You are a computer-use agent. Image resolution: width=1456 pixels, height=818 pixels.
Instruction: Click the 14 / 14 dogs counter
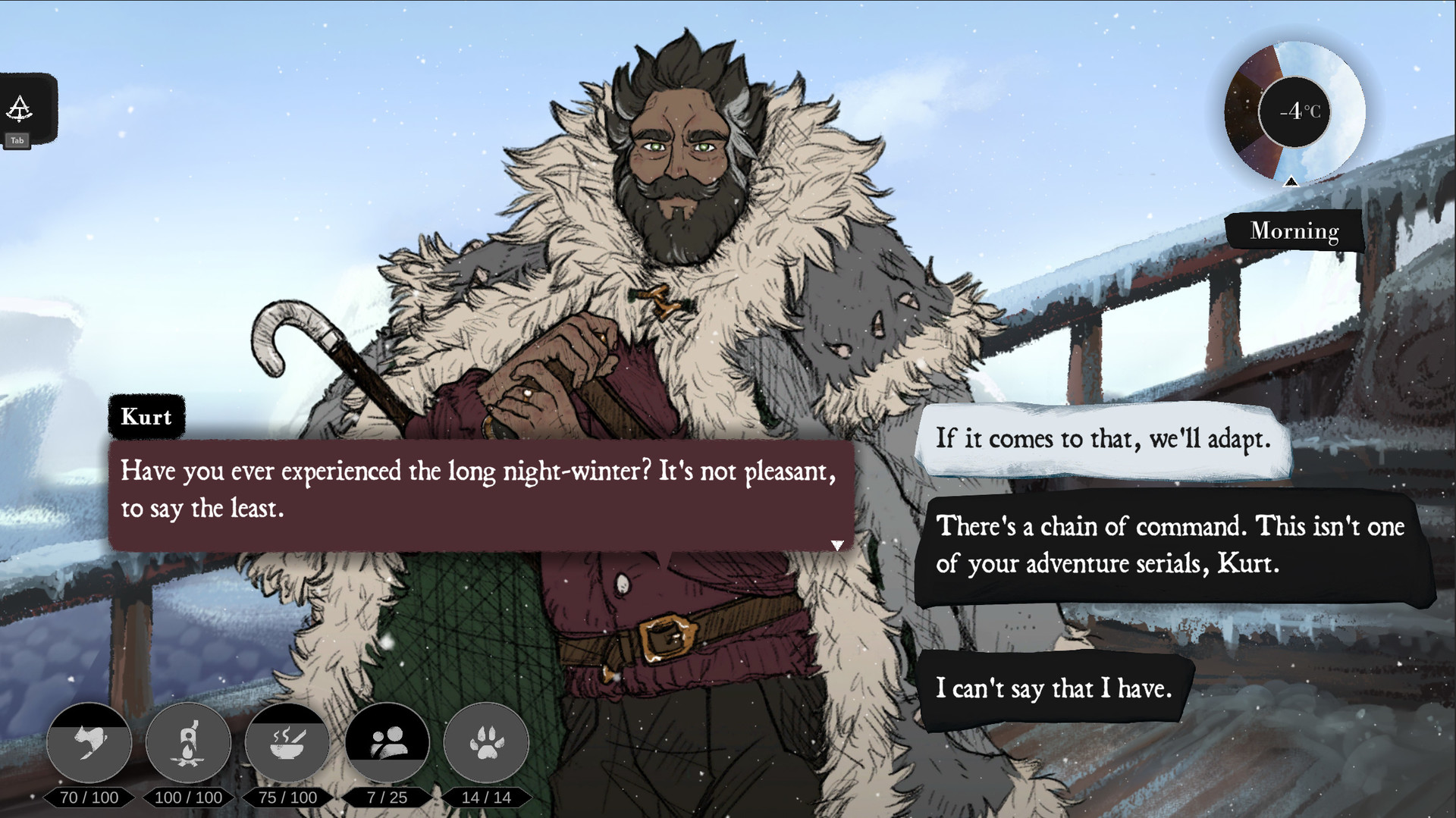click(486, 797)
